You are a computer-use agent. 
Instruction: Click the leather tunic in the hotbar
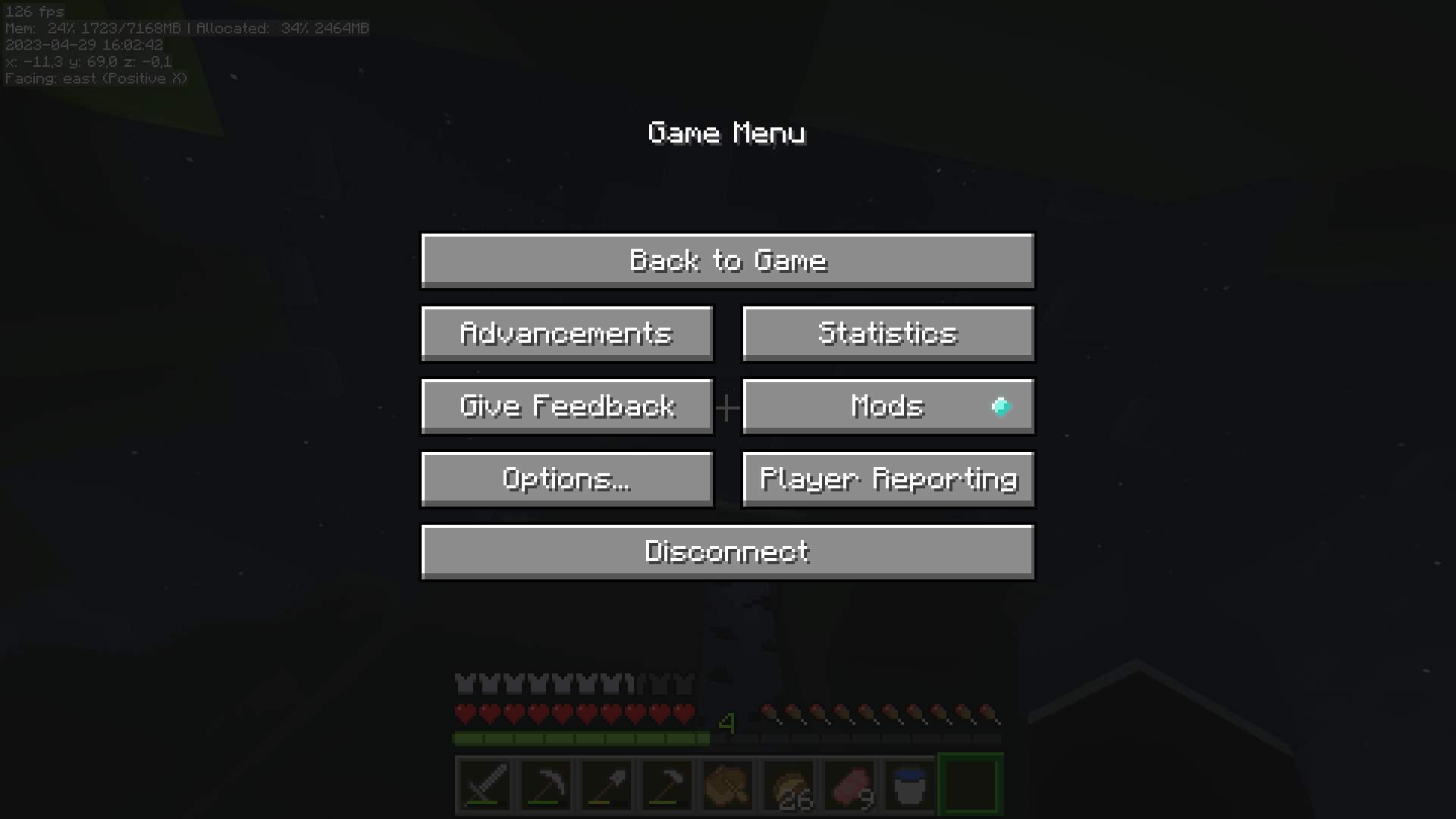tap(727, 784)
